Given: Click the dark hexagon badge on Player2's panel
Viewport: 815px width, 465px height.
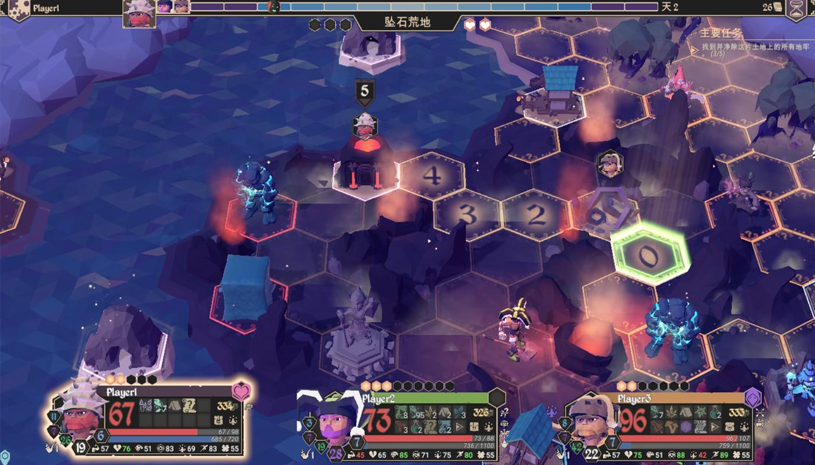Looking at the screenshot, I should click(x=497, y=399).
